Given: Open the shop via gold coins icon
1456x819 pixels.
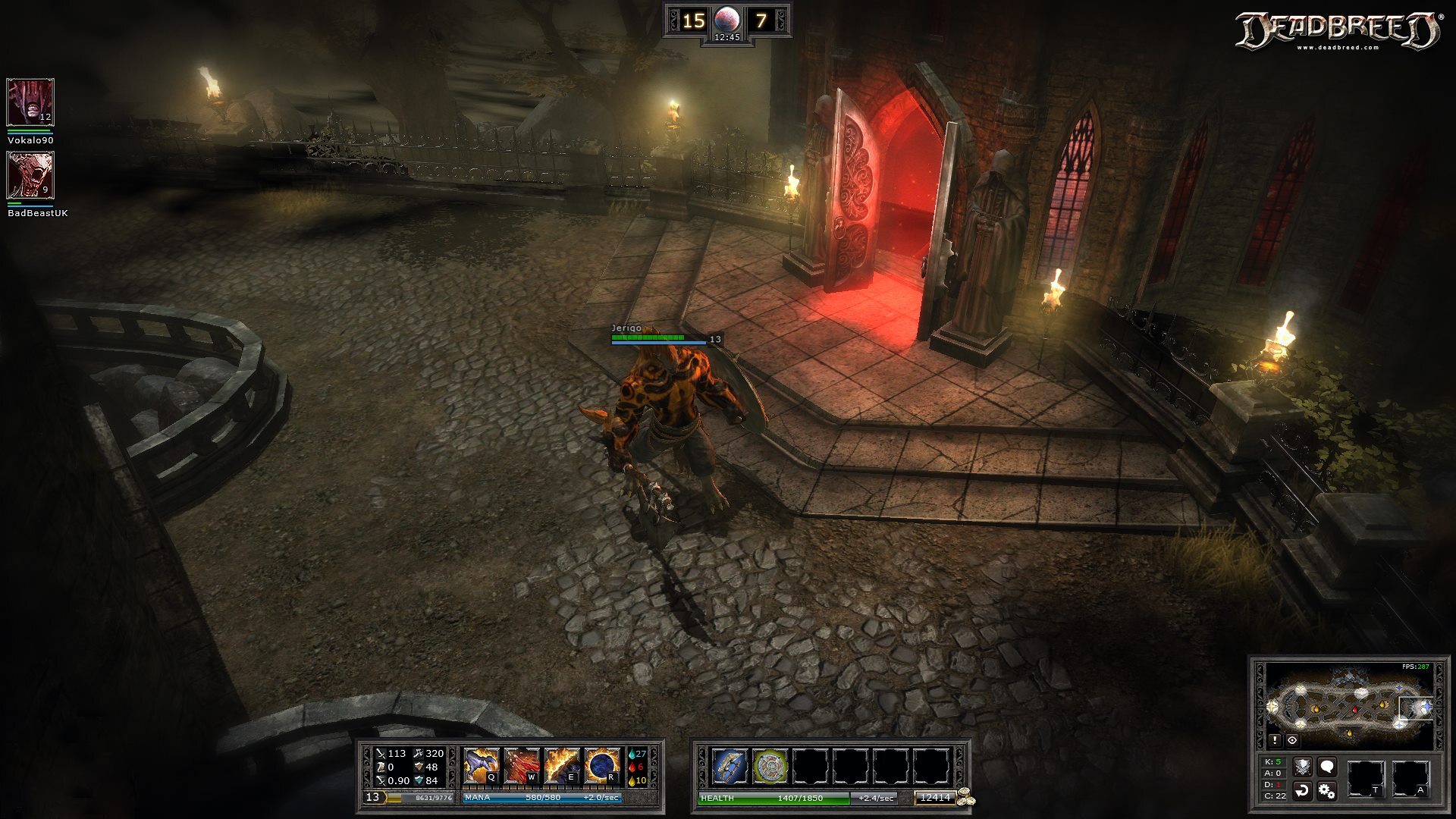Looking at the screenshot, I should pyautogui.click(x=965, y=797).
